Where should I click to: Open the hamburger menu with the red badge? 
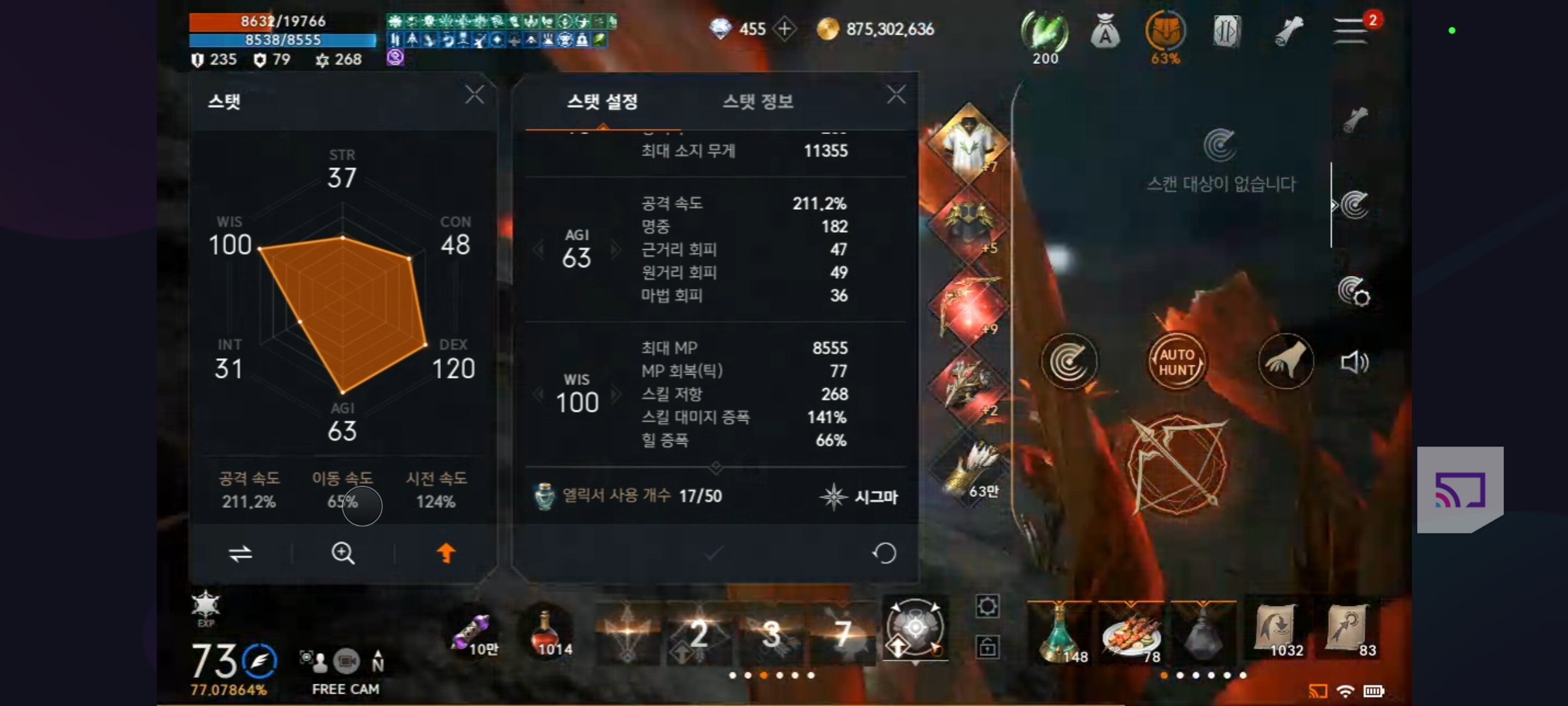1351,30
